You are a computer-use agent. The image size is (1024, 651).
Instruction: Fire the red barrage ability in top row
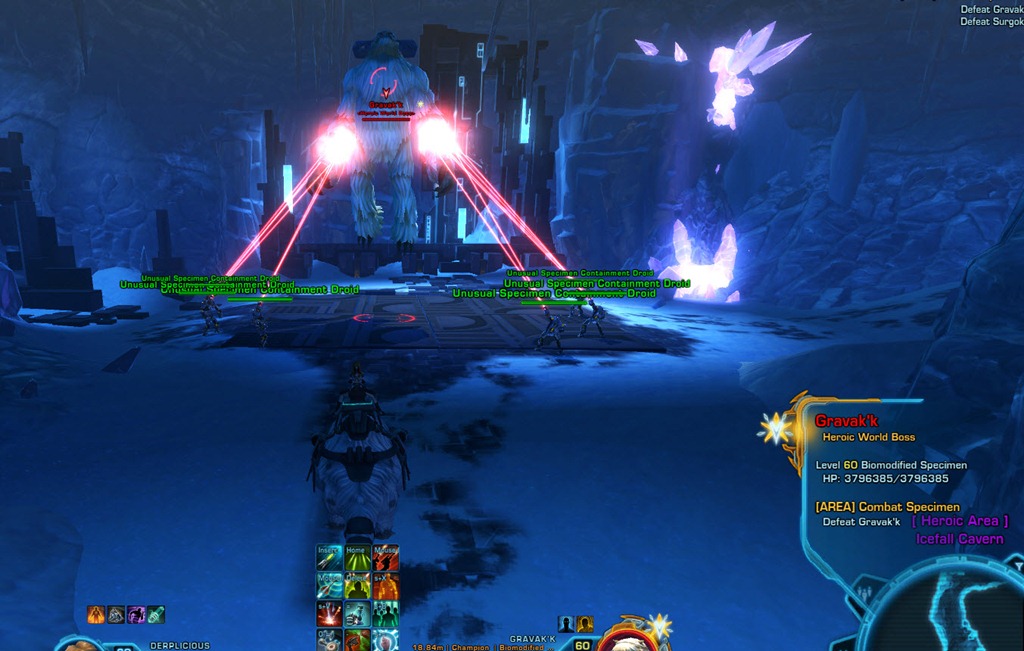pyautogui.click(x=385, y=556)
